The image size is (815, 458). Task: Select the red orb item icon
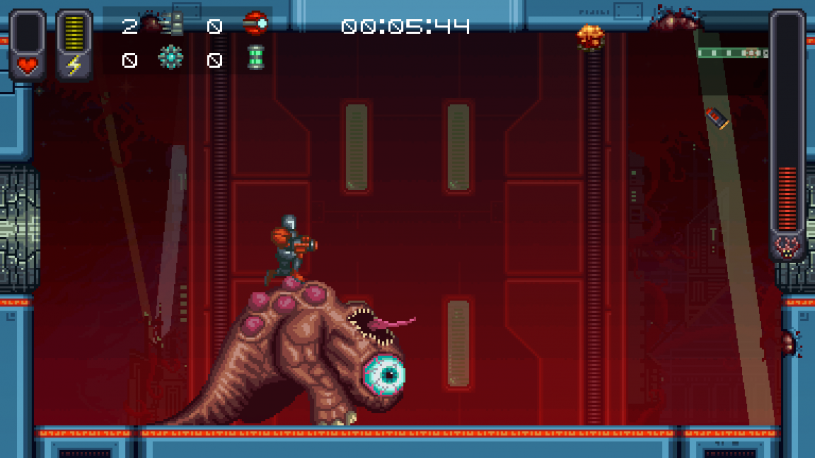coord(256,24)
